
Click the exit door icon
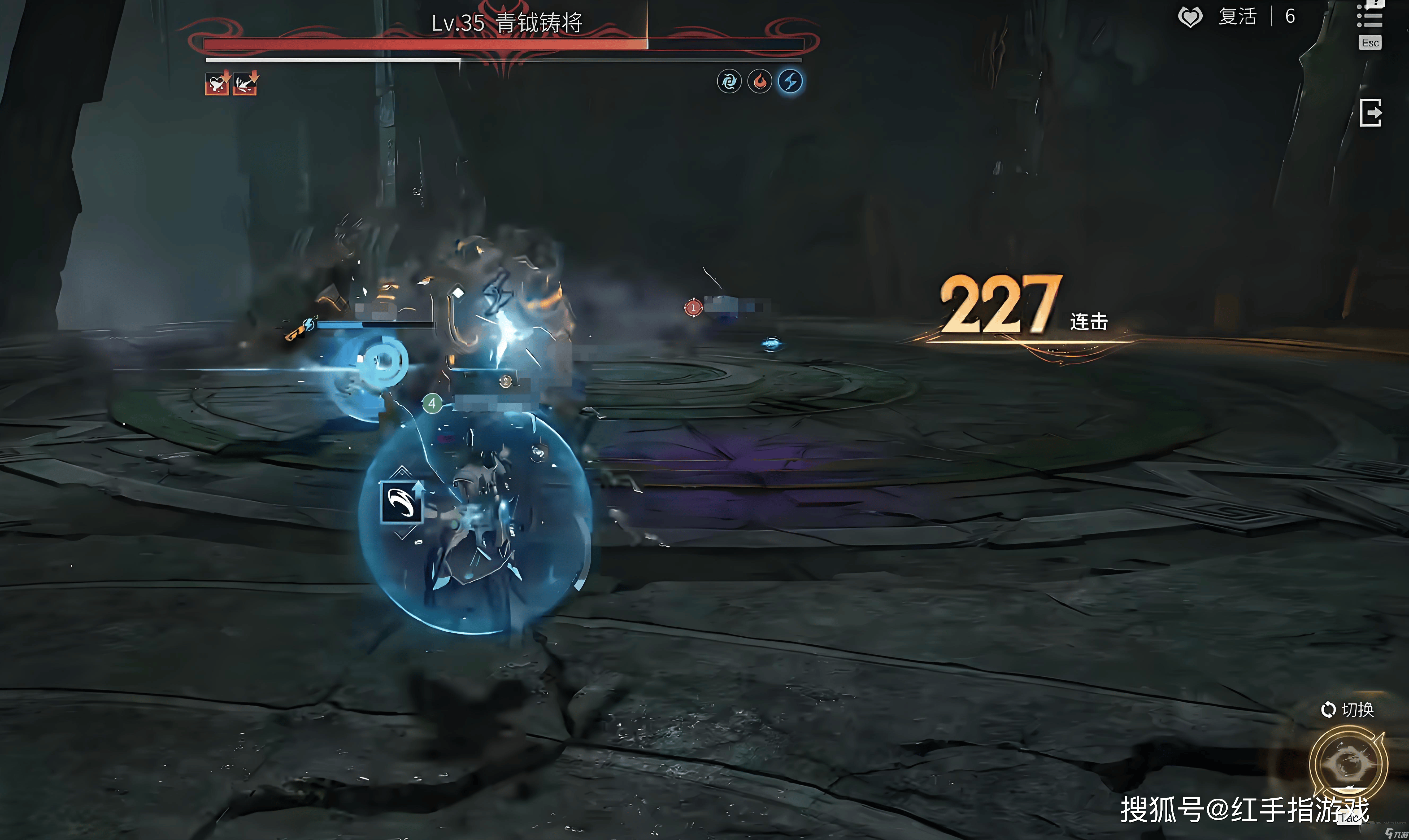[1371, 113]
